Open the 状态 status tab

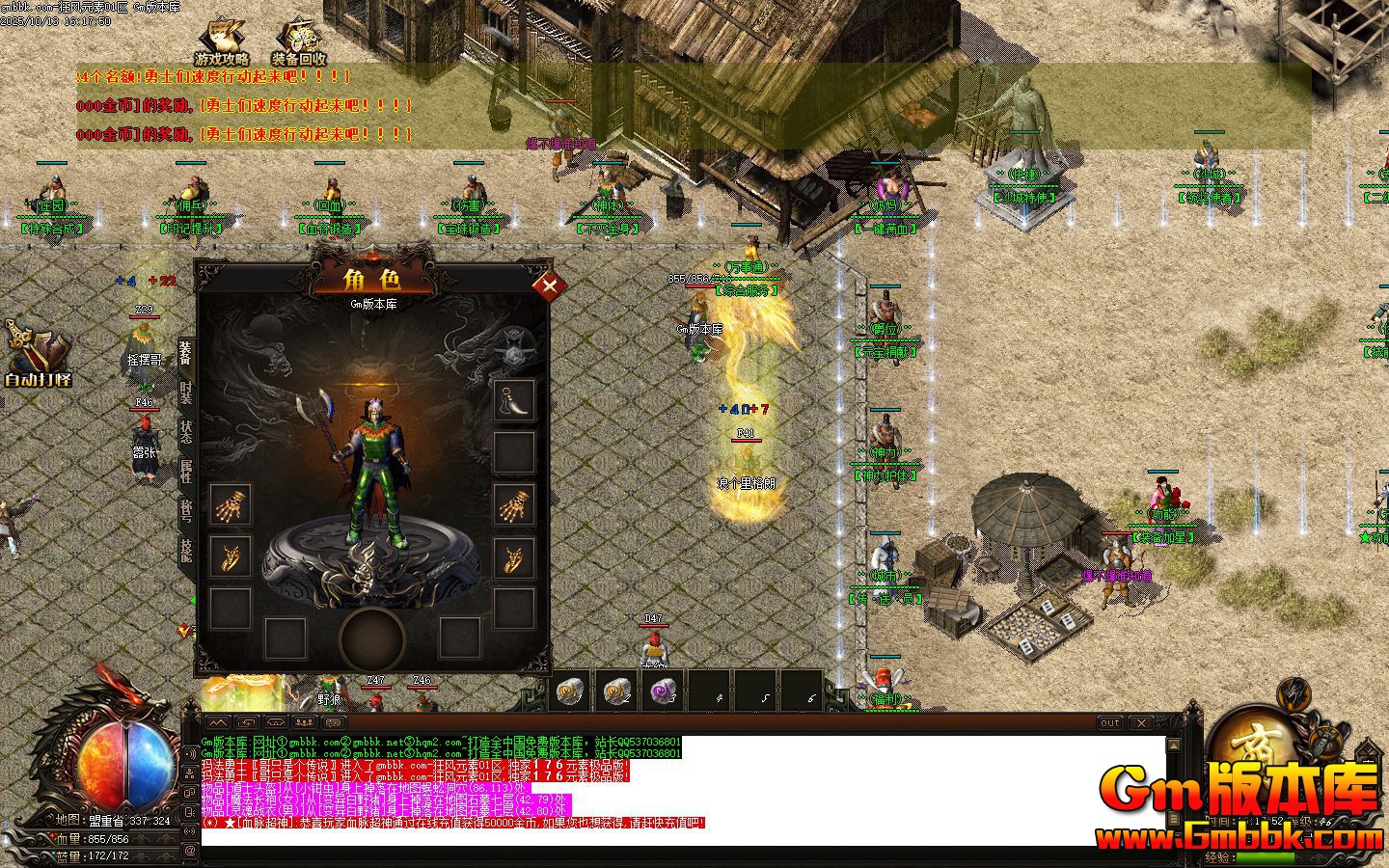pyautogui.click(x=186, y=431)
